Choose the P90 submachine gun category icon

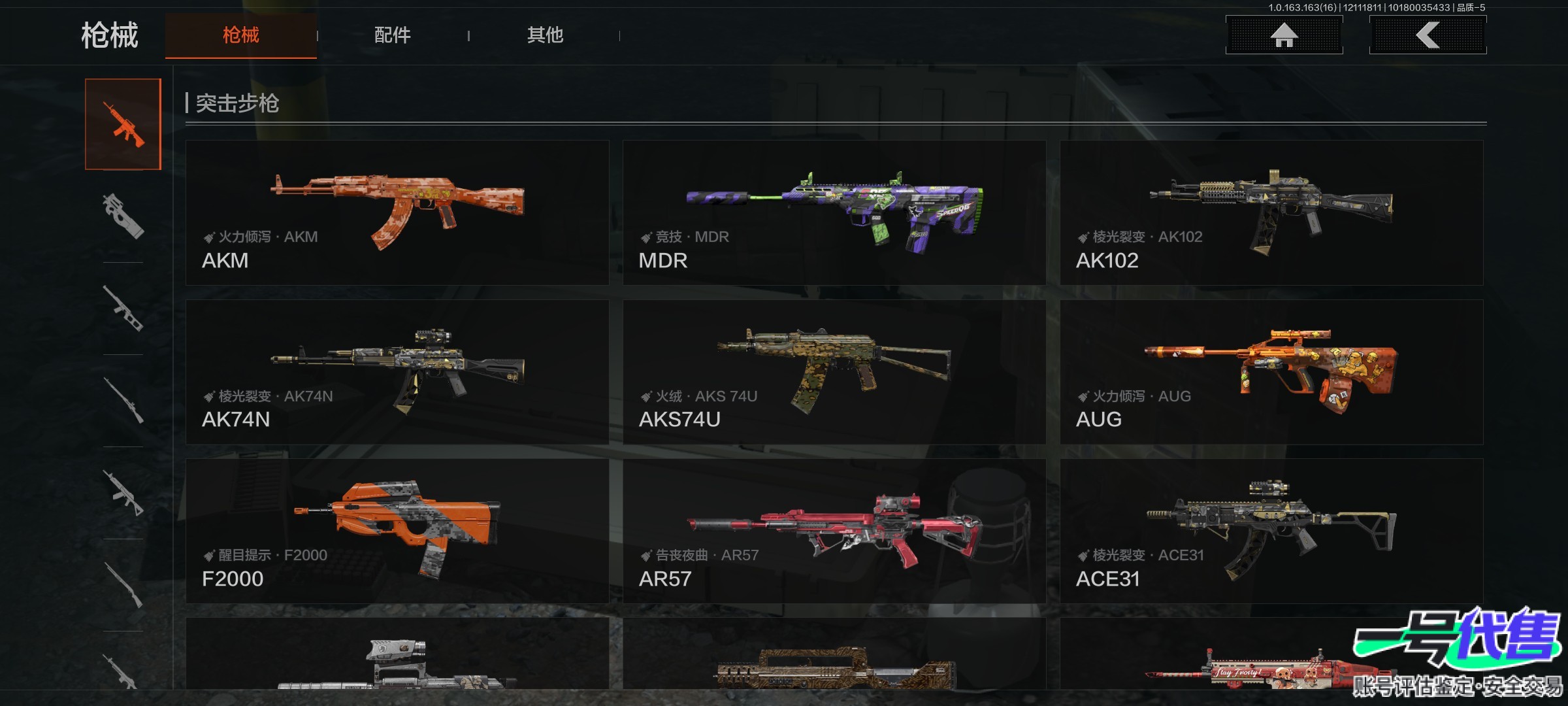tap(123, 216)
